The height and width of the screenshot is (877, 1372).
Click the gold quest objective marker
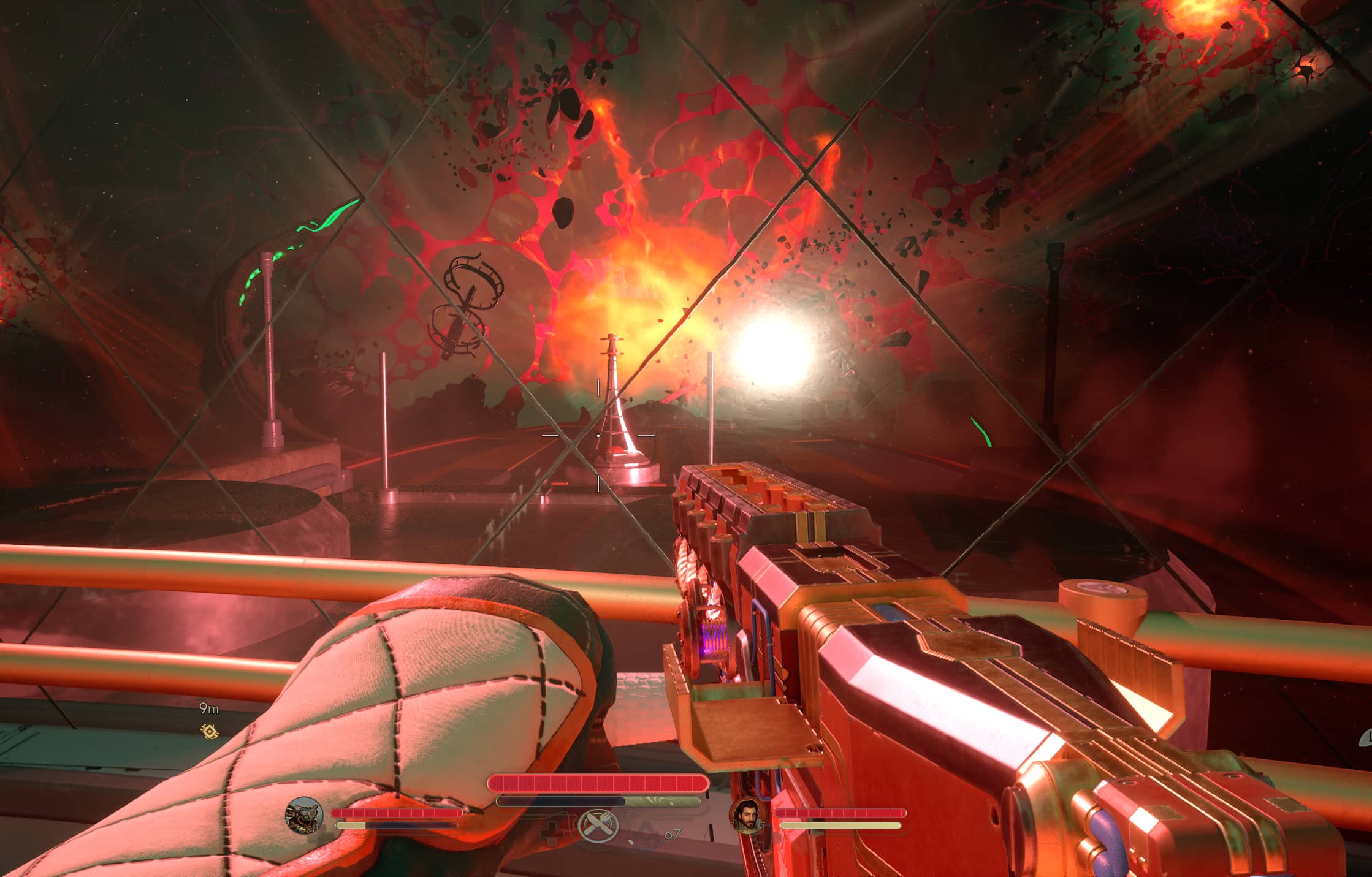coord(210,731)
